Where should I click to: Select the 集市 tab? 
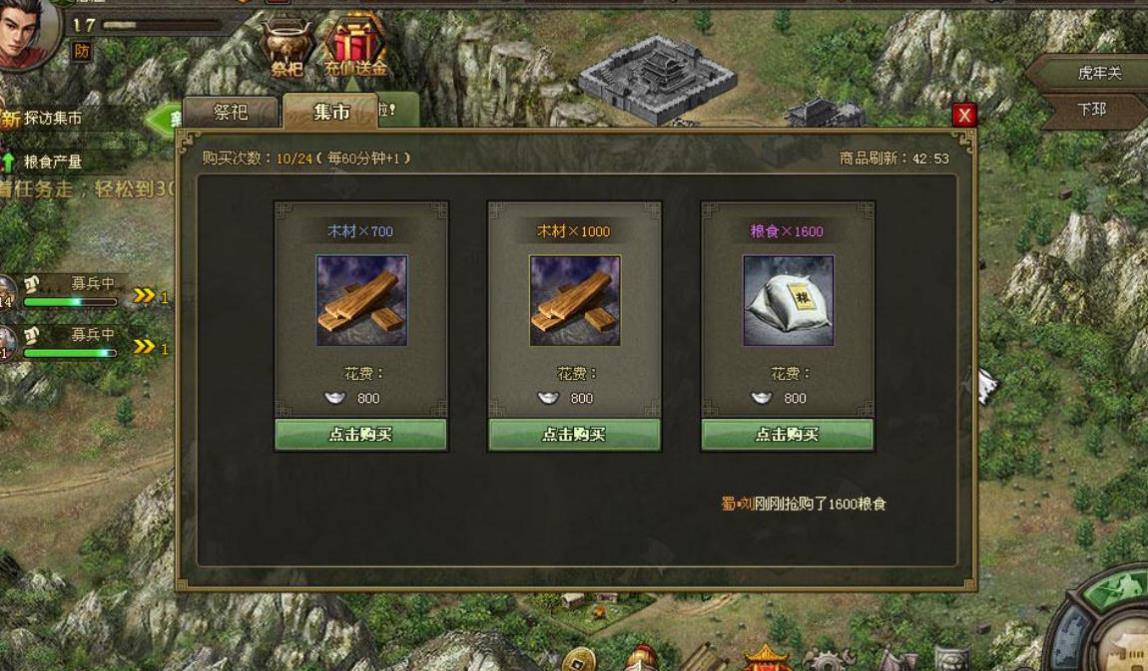point(331,112)
